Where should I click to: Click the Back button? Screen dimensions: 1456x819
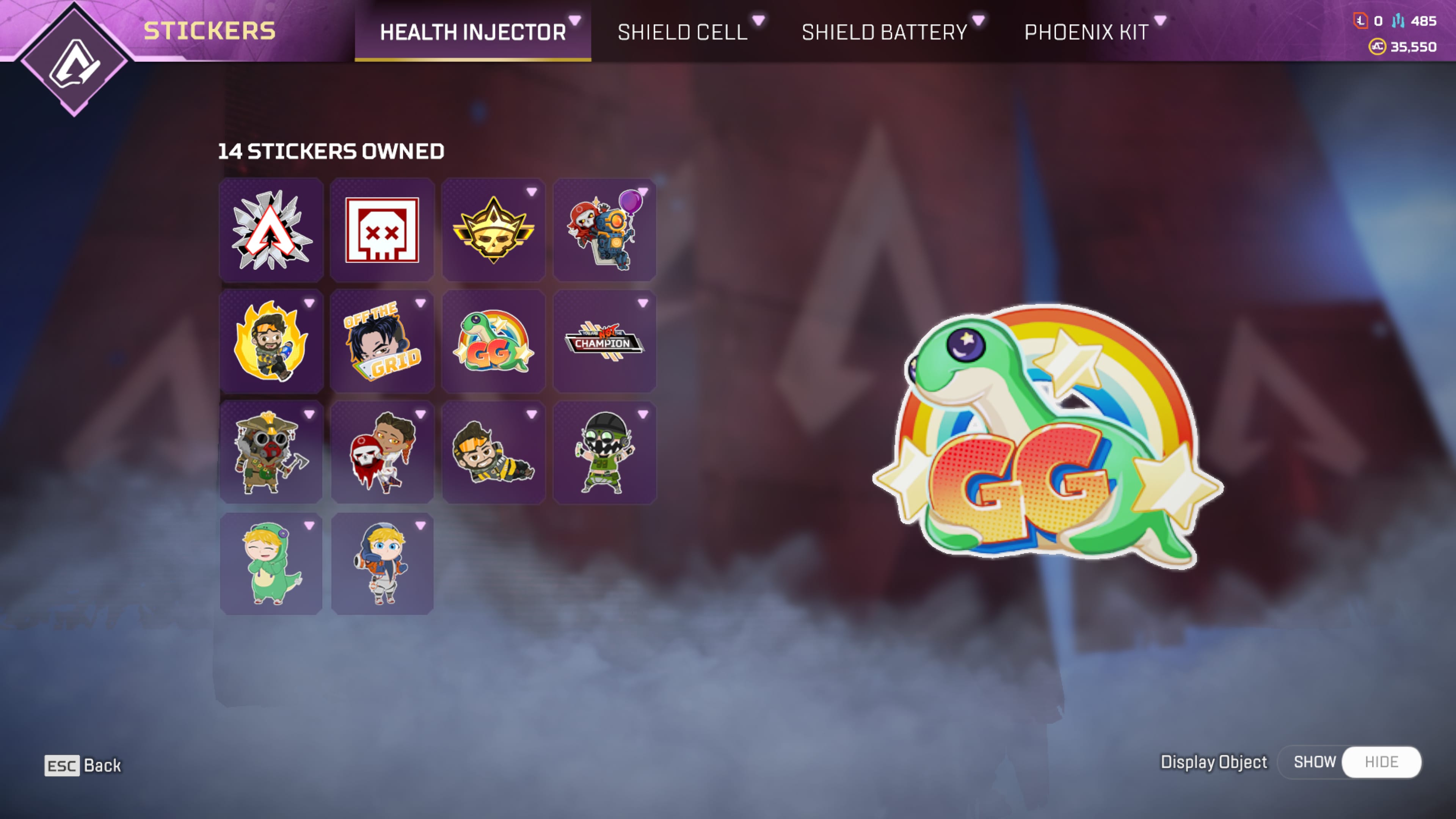[x=83, y=765]
